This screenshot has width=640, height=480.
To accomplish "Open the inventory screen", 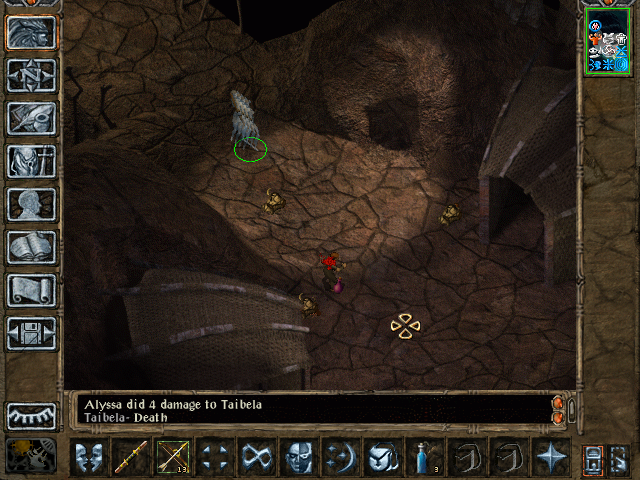I will pos(31,161).
